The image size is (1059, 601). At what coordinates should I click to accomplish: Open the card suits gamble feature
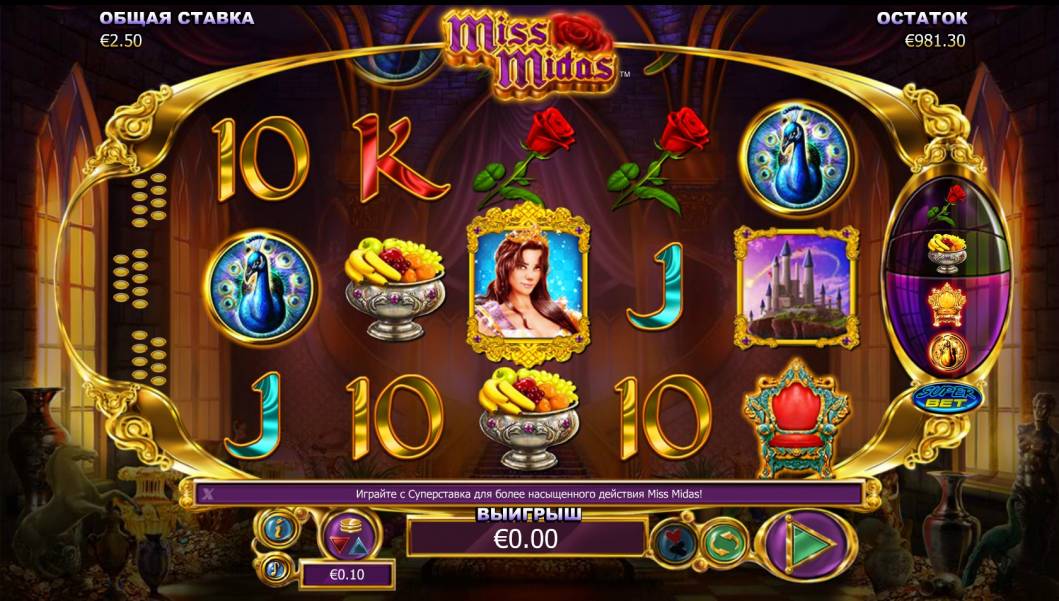(x=675, y=543)
